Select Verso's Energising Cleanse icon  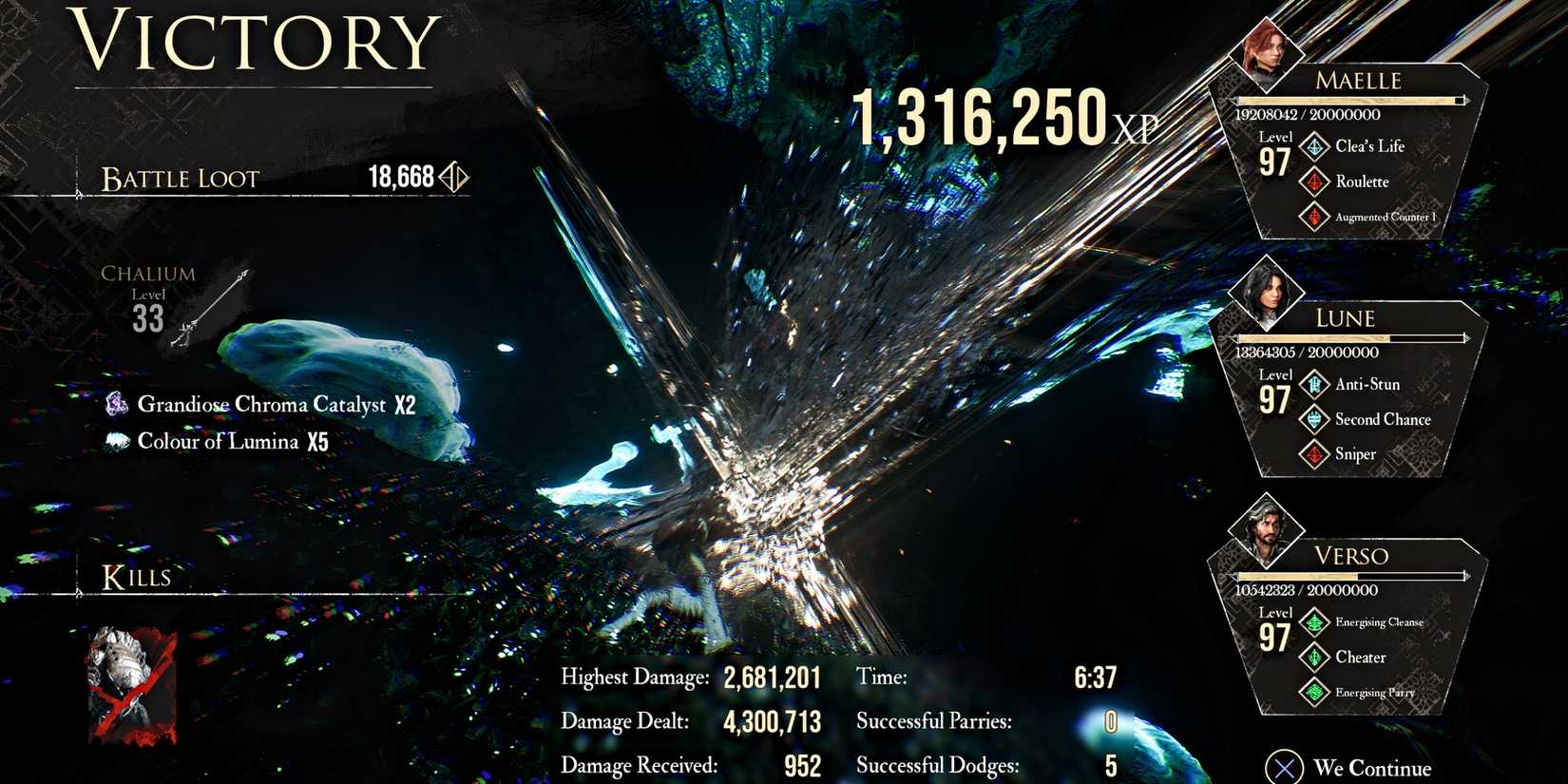pyautogui.click(x=1314, y=622)
